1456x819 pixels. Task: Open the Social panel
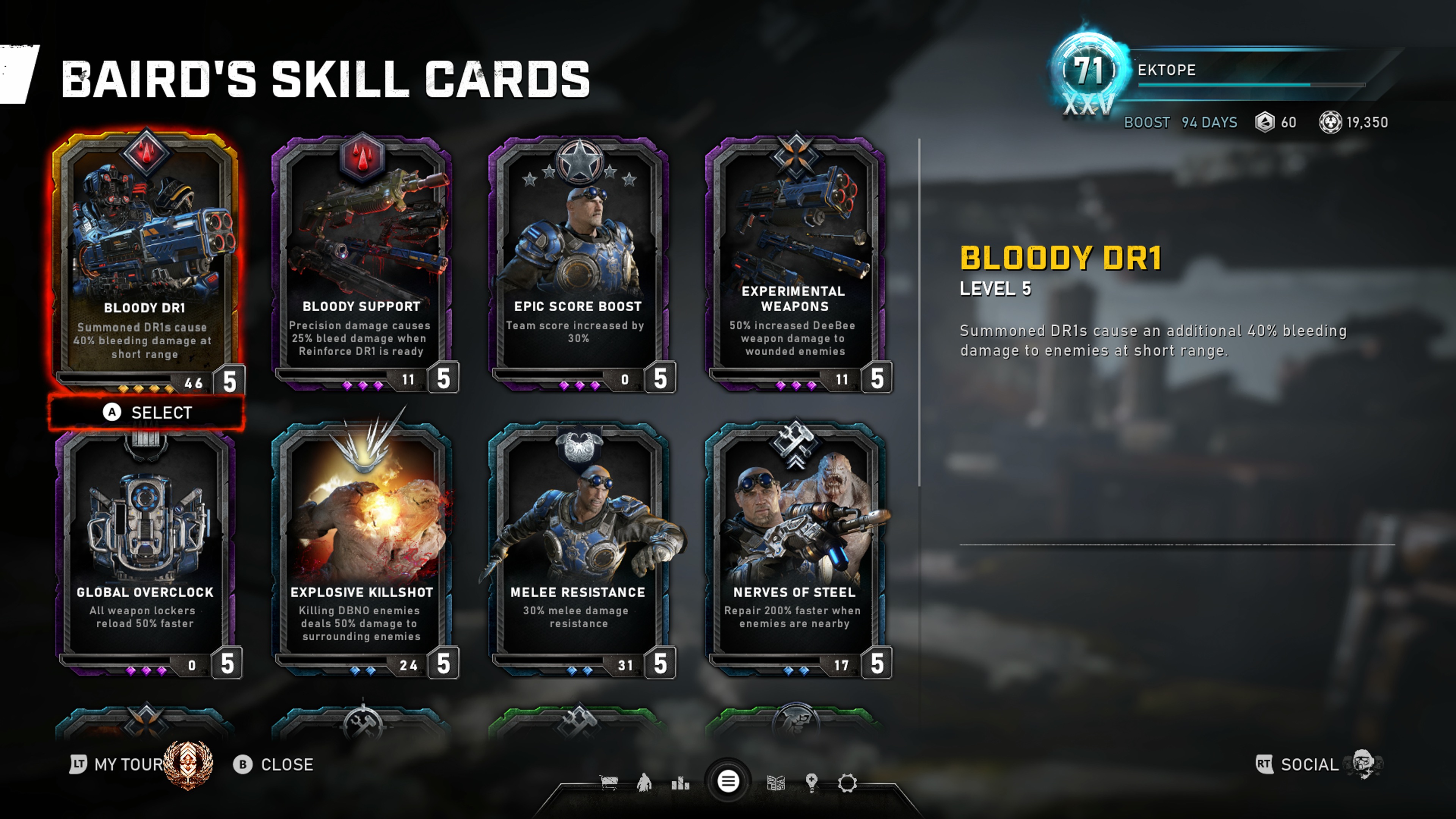[x=1309, y=764]
